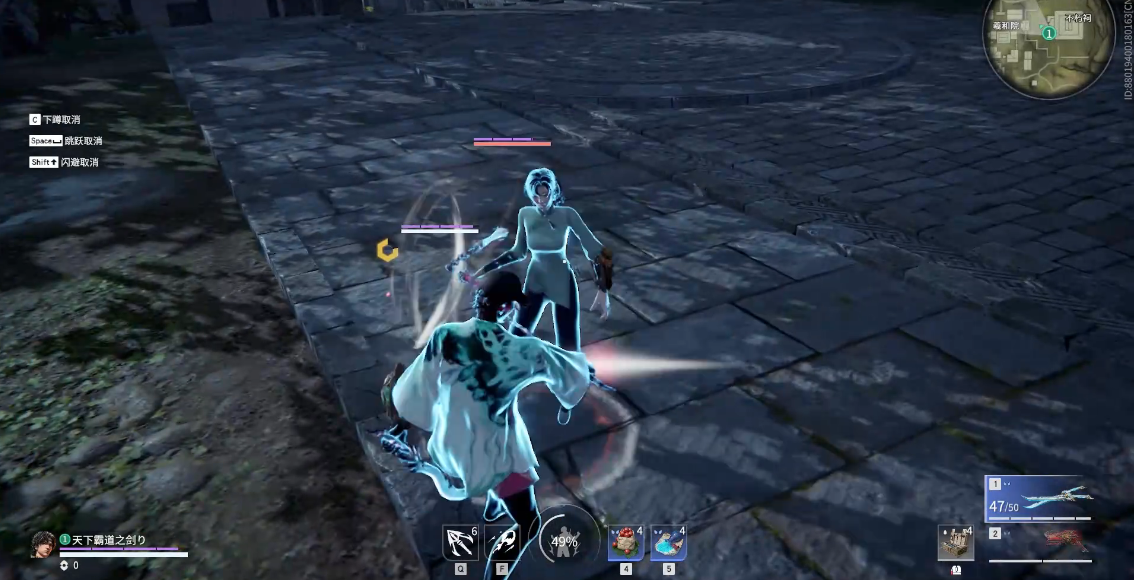Use the red berry basket item
The image size is (1134, 580).
click(x=626, y=543)
